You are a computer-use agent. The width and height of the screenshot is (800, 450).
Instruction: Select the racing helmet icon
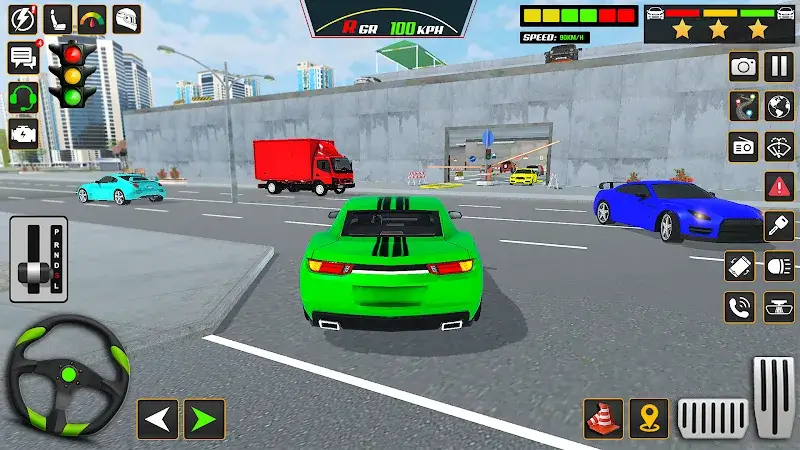click(126, 18)
